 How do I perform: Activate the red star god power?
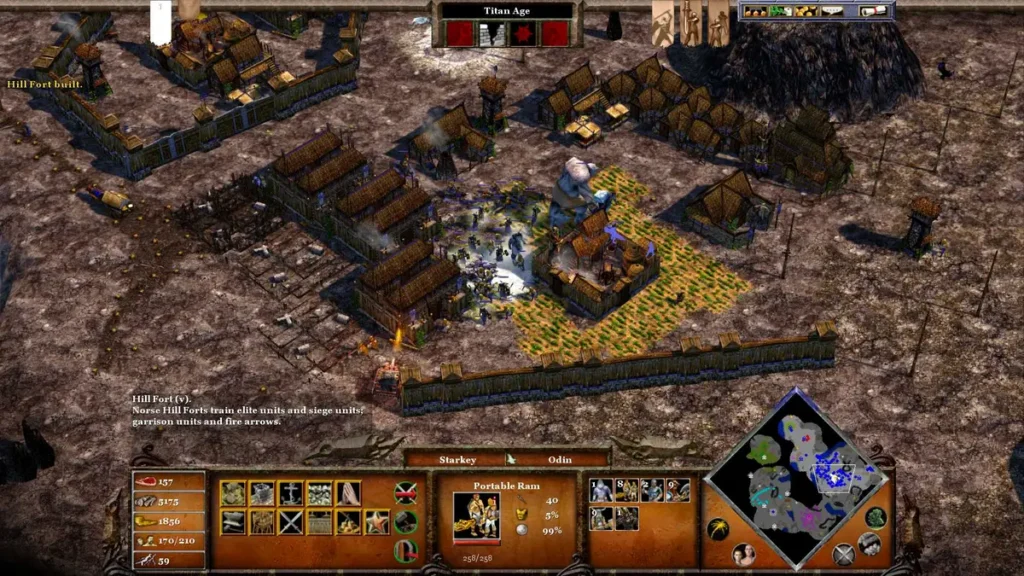[x=523, y=35]
